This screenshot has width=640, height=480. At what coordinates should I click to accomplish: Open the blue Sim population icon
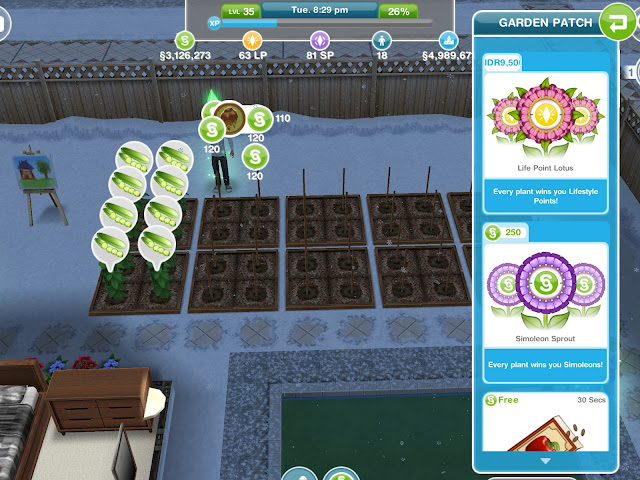click(x=381, y=41)
